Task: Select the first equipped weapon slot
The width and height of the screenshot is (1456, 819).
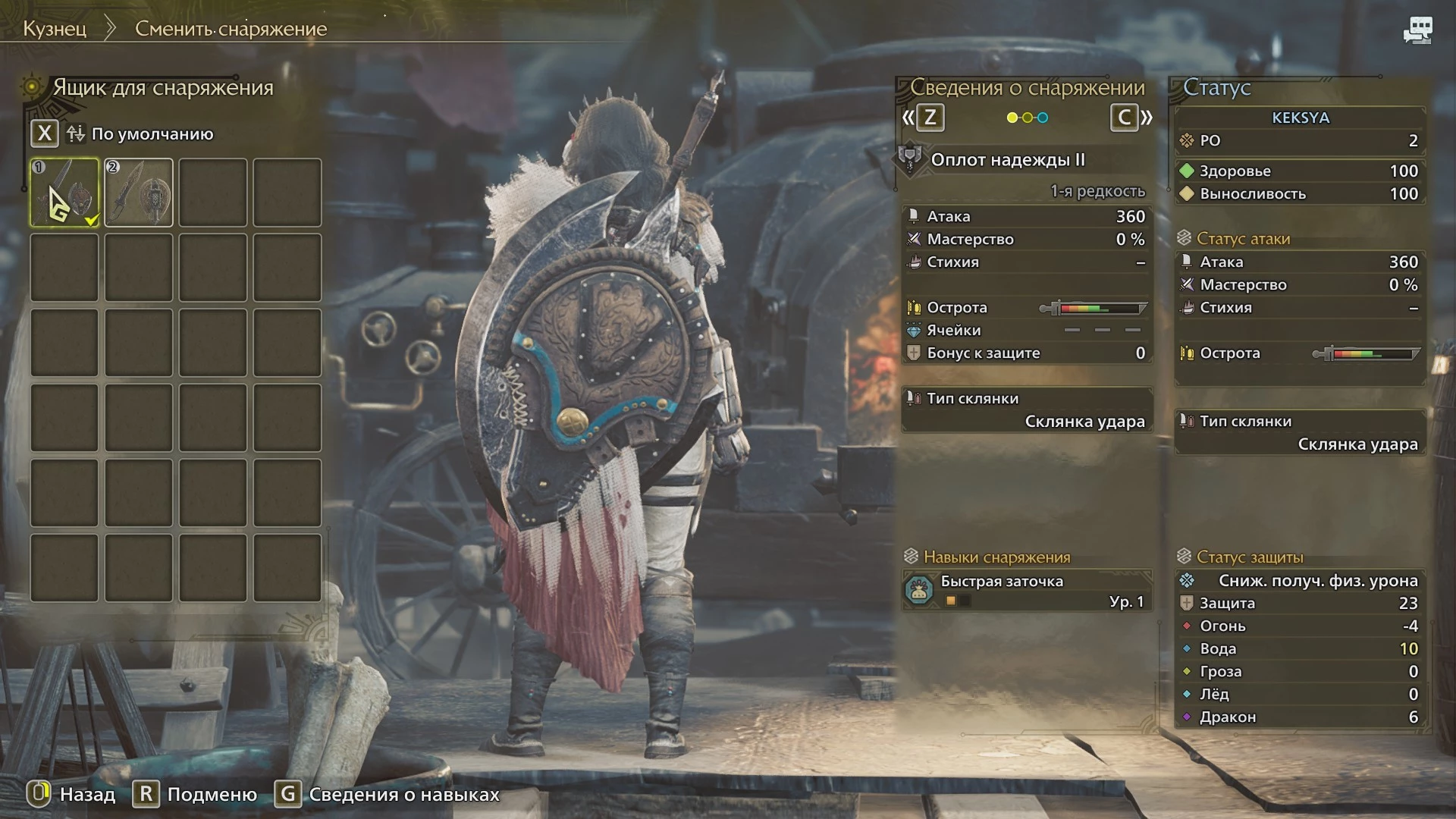Action: coord(64,193)
